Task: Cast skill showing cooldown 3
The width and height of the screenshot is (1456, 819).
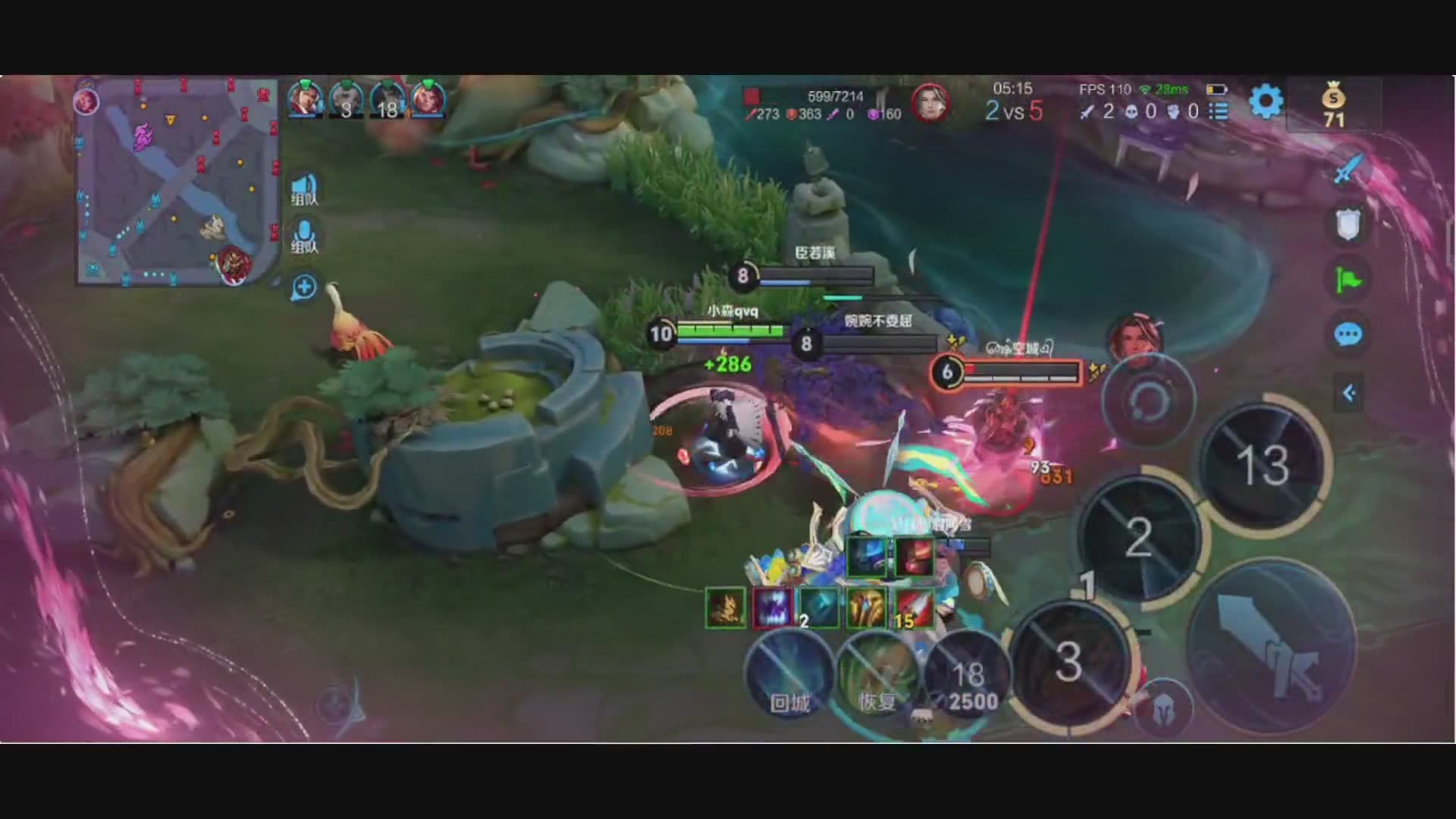Action: (1068, 661)
